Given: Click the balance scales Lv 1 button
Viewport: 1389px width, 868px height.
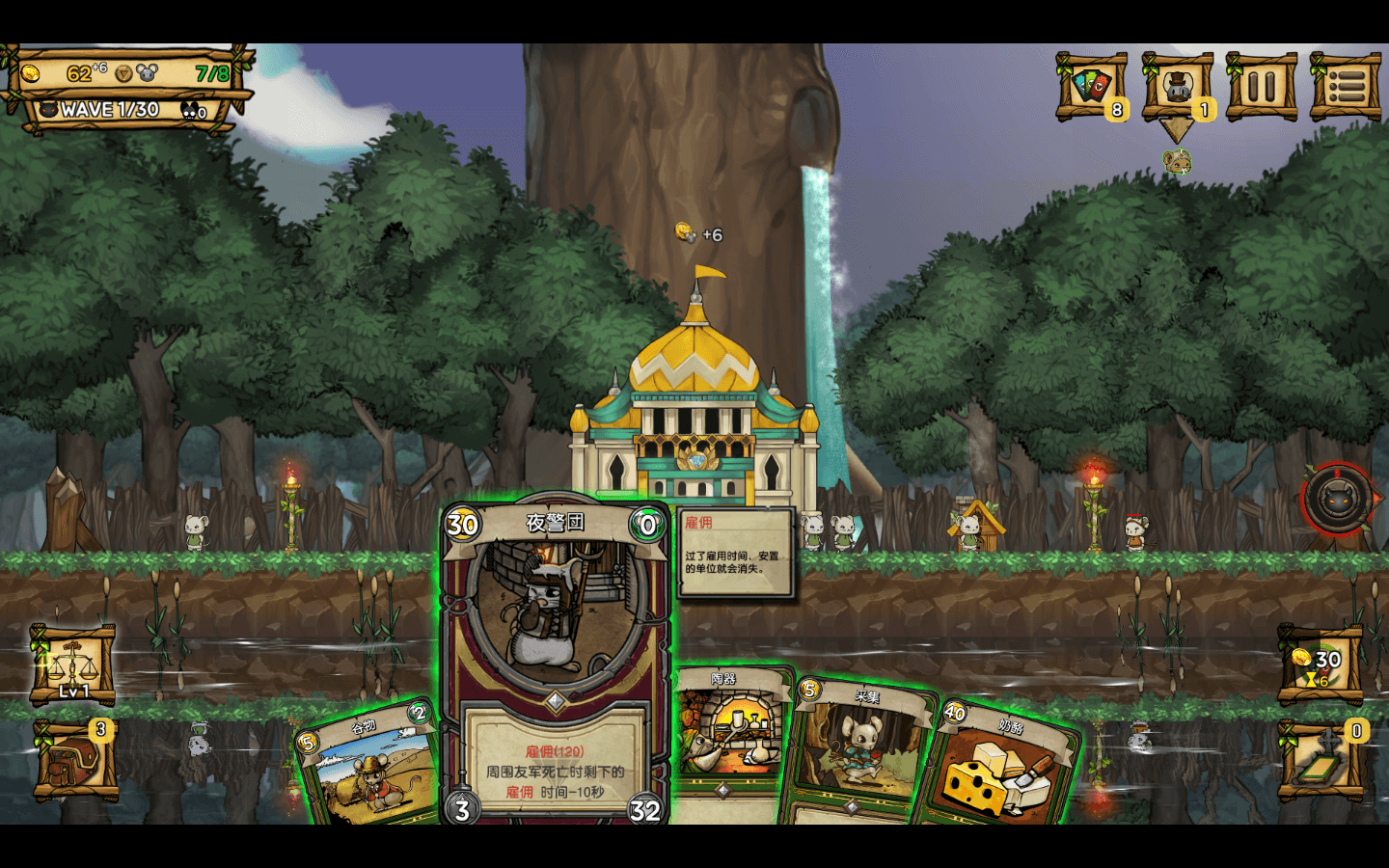Looking at the screenshot, I should point(73,665).
